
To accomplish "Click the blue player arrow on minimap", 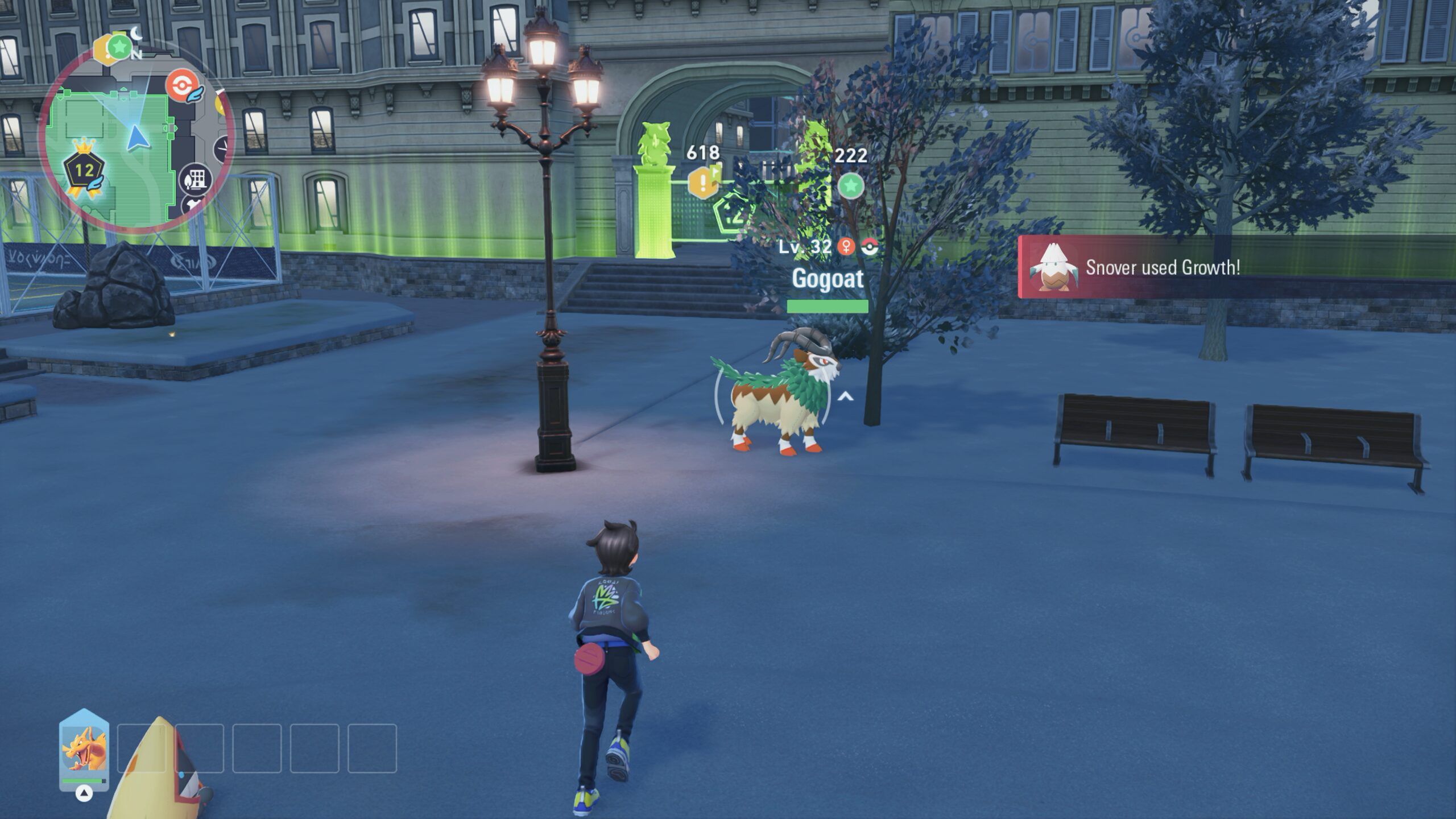I will (135, 138).
